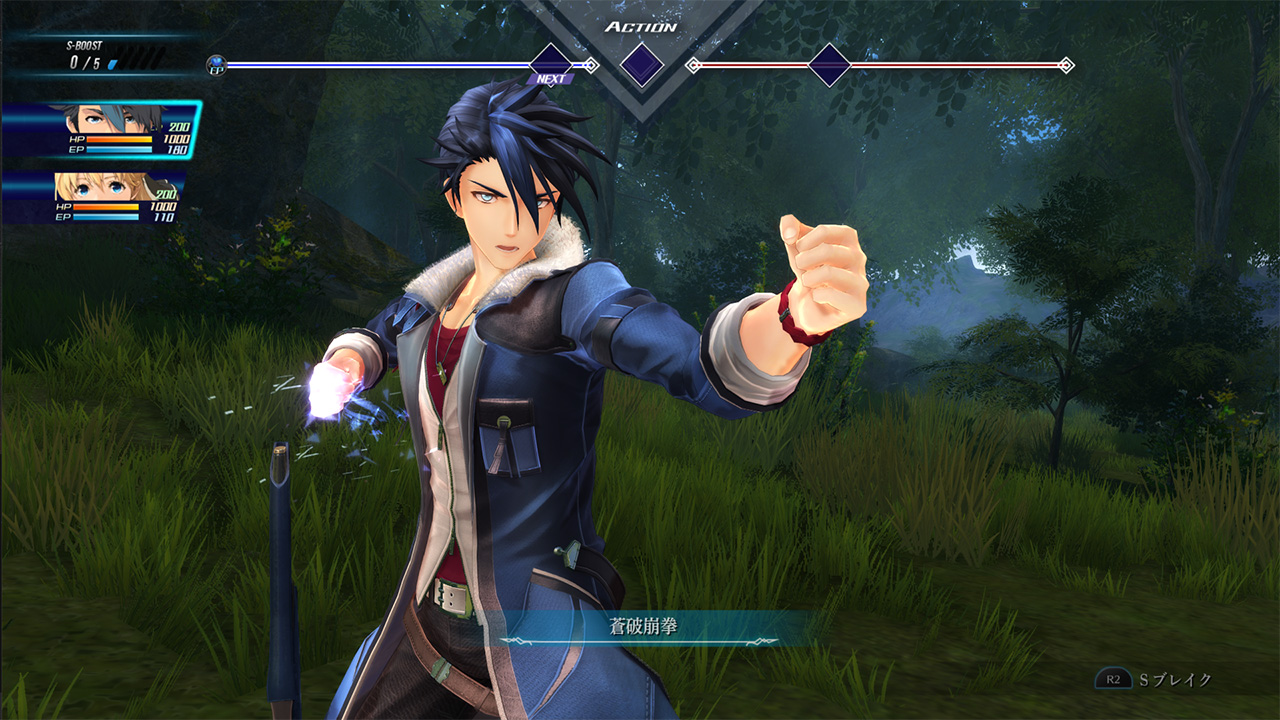Click the NEXT turn marker on the timeline

[x=550, y=65]
